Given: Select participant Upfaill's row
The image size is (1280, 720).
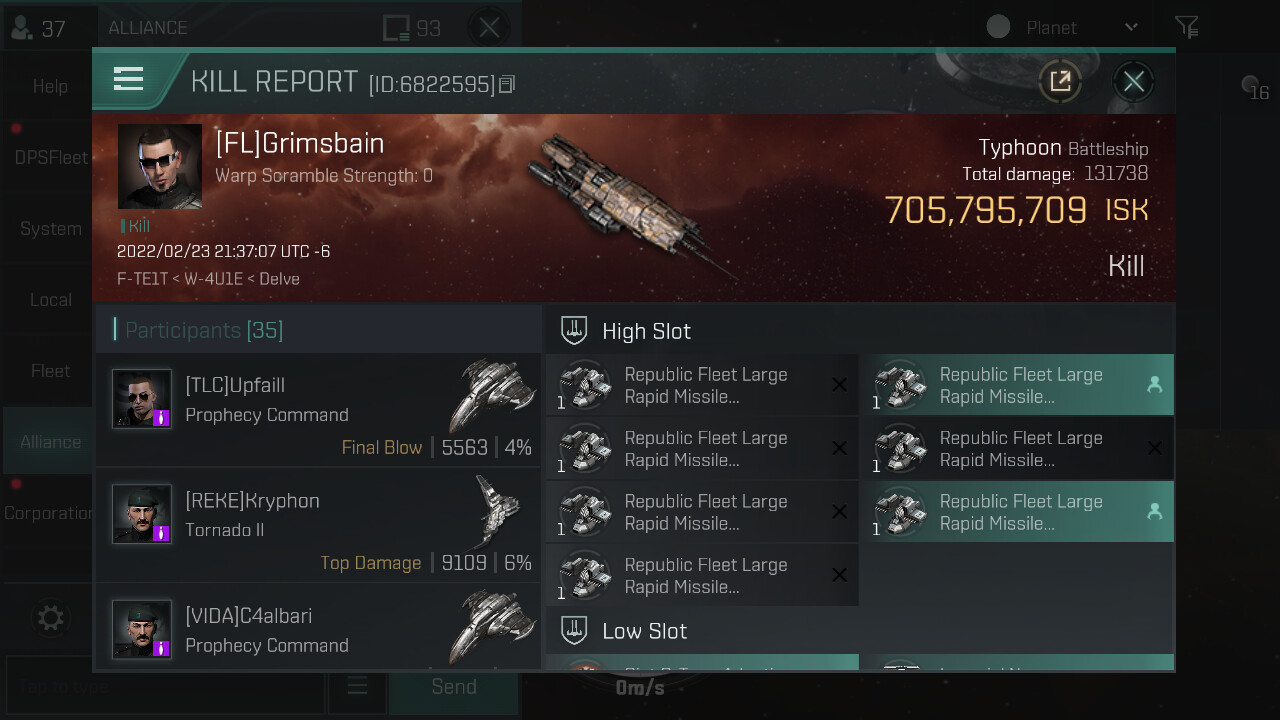Looking at the screenshot, I should (318, 411).
